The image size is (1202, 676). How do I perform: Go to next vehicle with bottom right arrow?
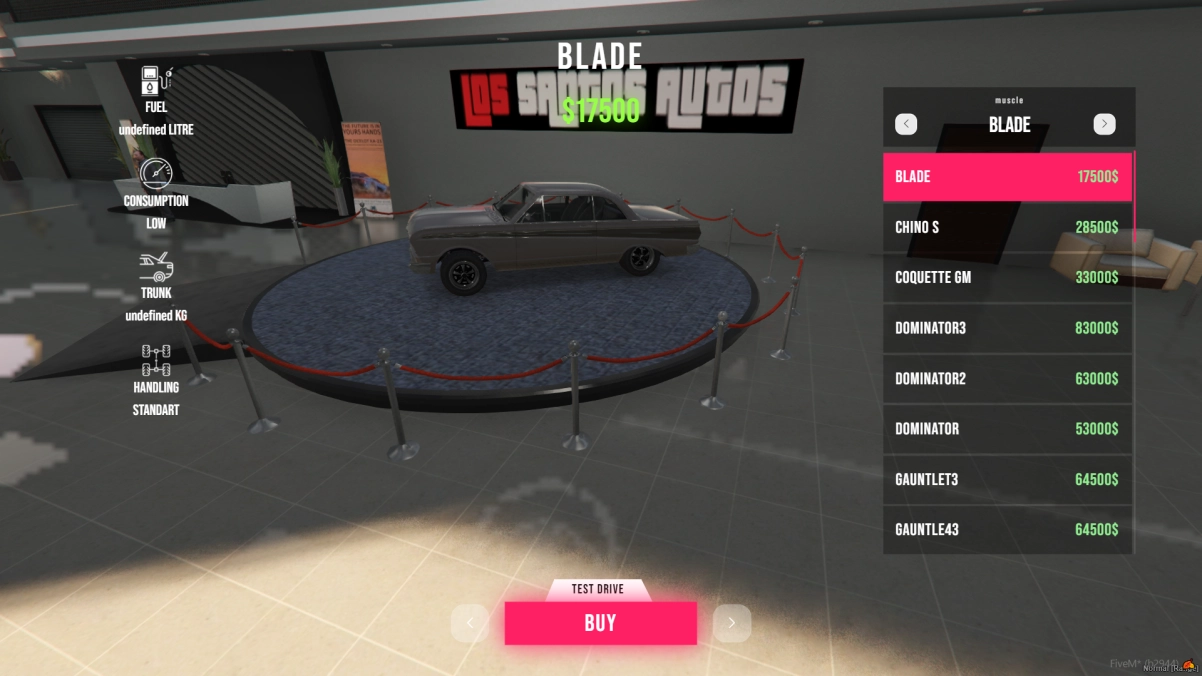[x=731, y=623]
